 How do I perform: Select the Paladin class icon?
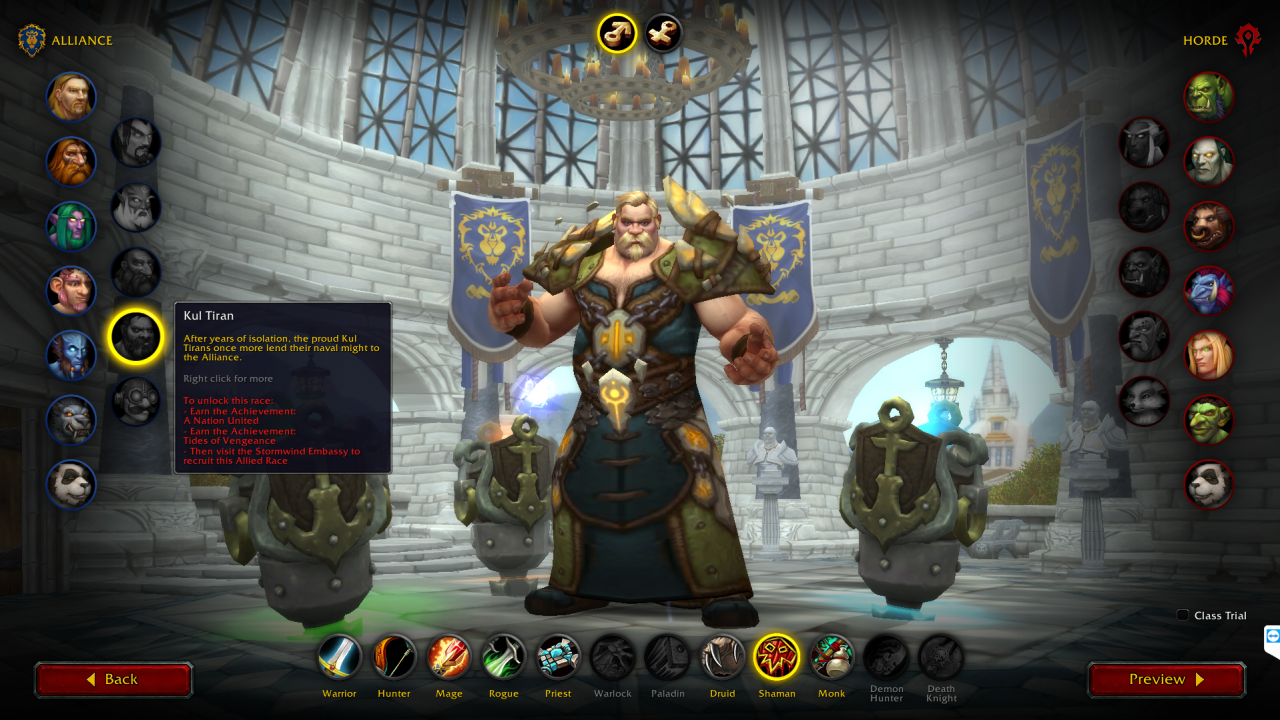[x=667, y=656]
